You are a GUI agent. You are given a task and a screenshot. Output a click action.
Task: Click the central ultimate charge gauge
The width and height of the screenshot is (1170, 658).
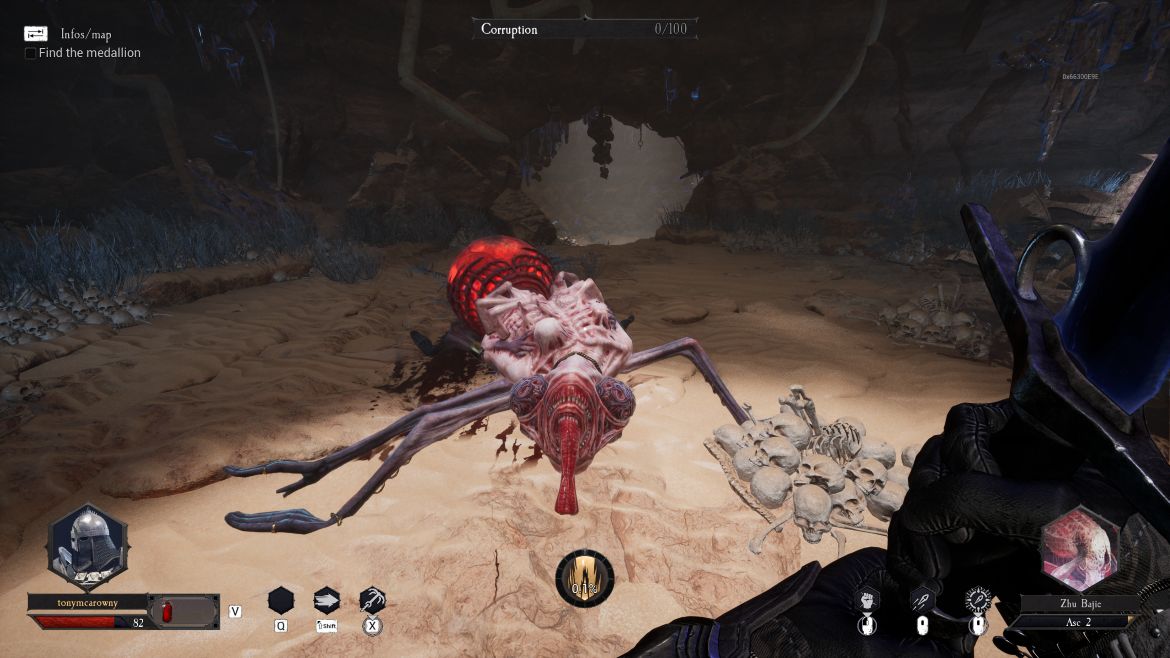tap(585, 579)
